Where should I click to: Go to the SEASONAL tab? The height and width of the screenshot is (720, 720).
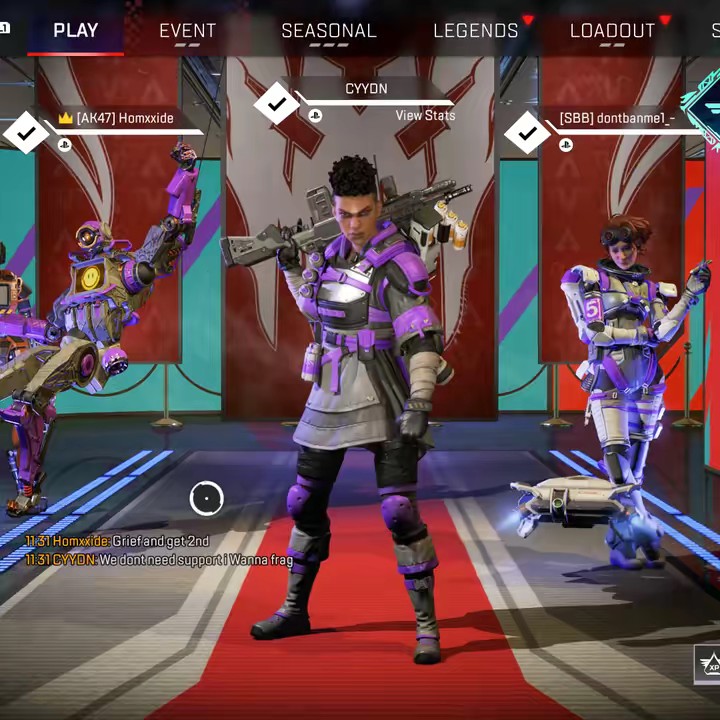(328, 30)
